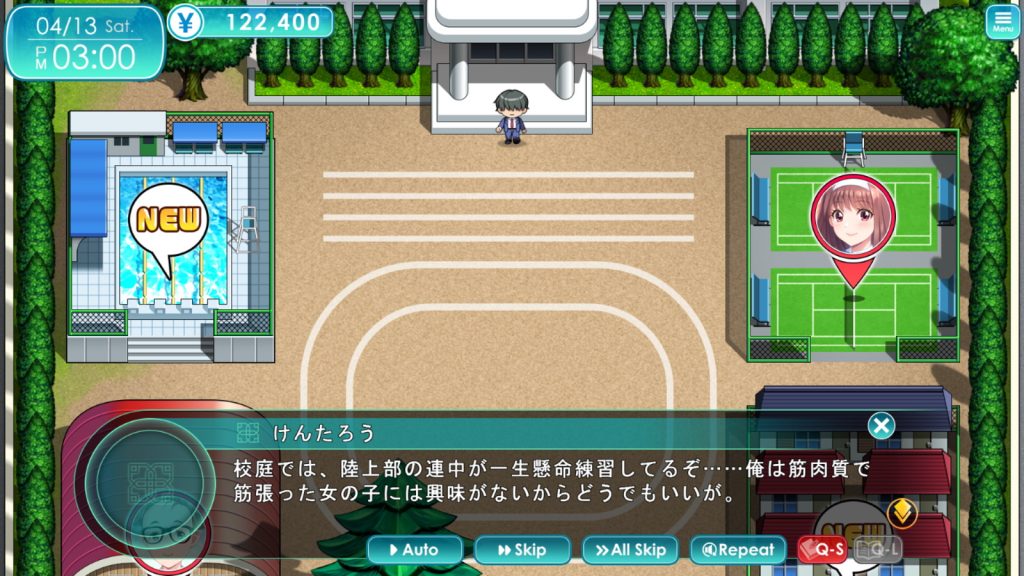Screen dimensions: 1024x576
Task: Quick save with the Q-S button
Action: tap(822, 548)
